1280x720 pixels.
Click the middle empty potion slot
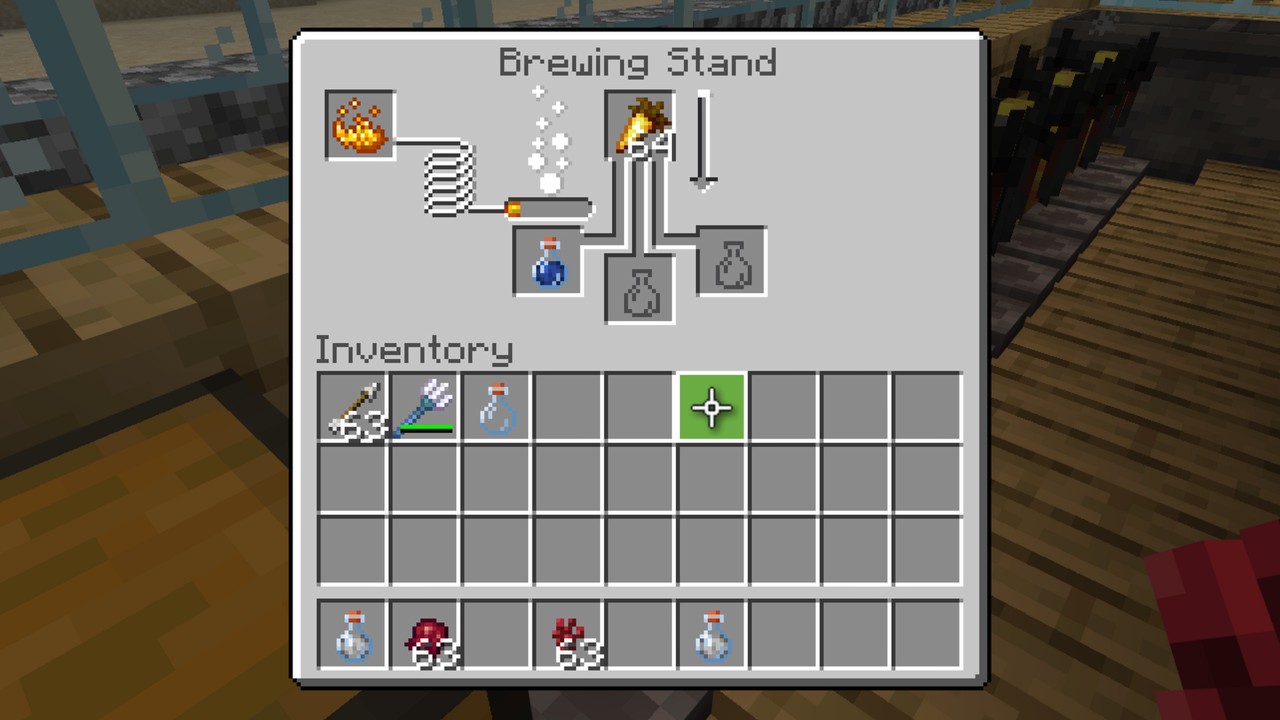click(x=639, y=288)
